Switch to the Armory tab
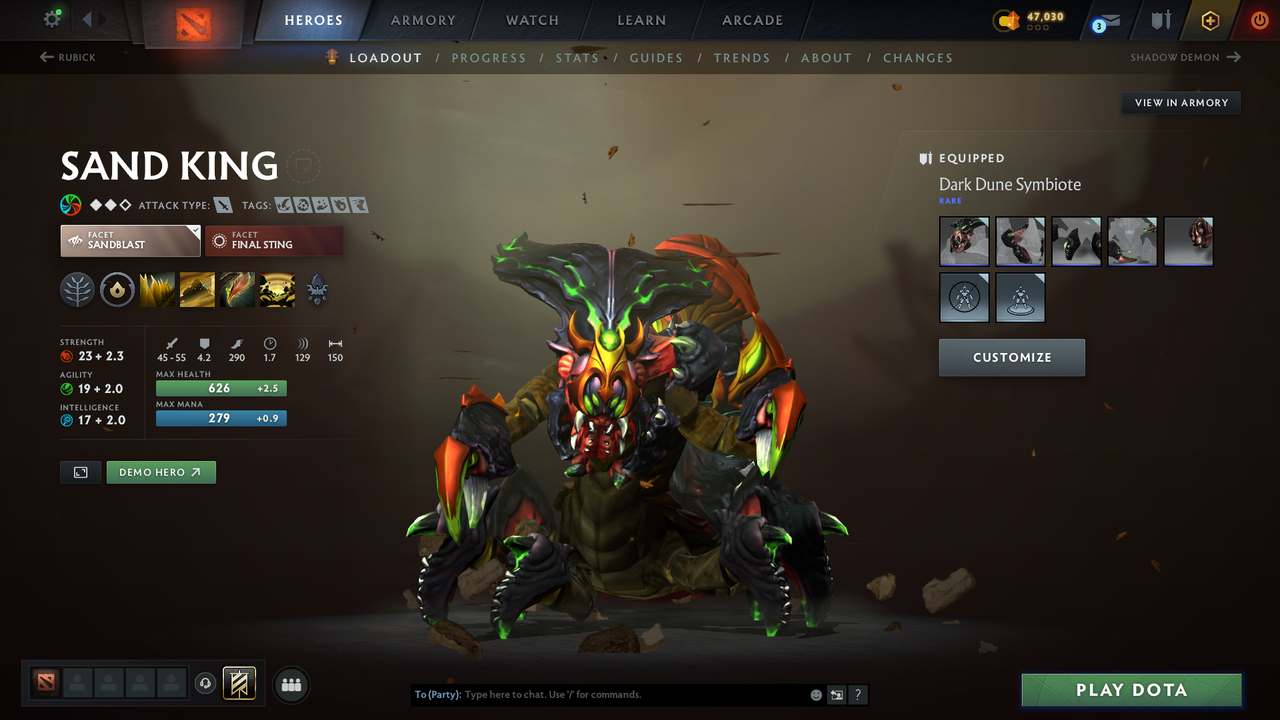1280x720 pixels. 422,20
